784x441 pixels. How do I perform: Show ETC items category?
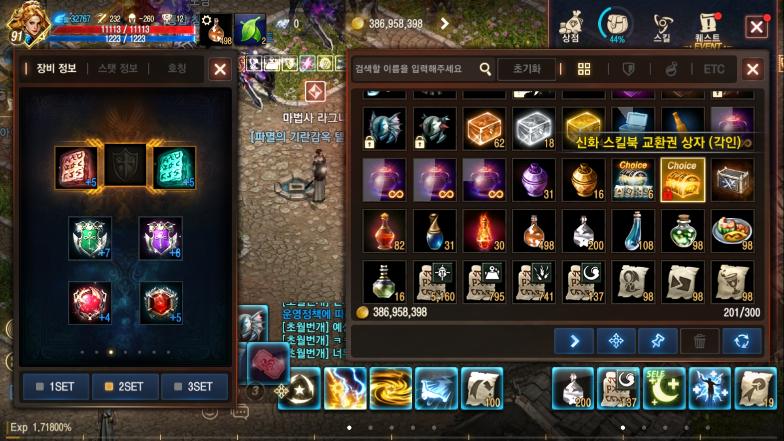point(713,69)
